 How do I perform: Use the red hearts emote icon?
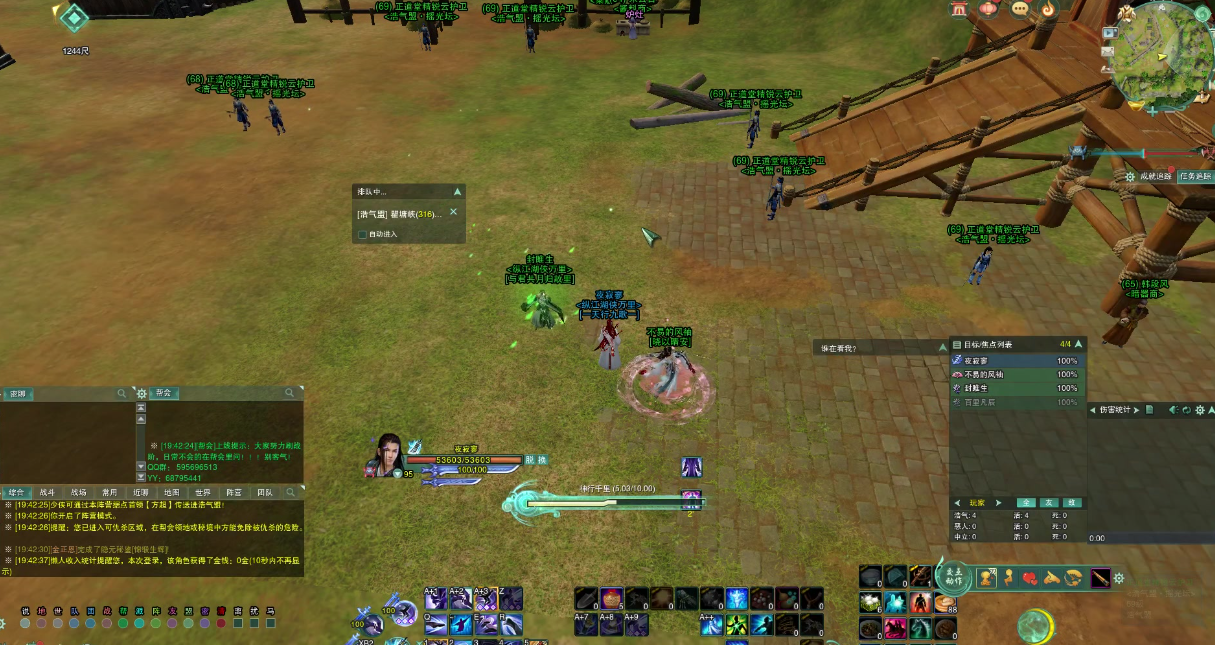point(1030,578)
